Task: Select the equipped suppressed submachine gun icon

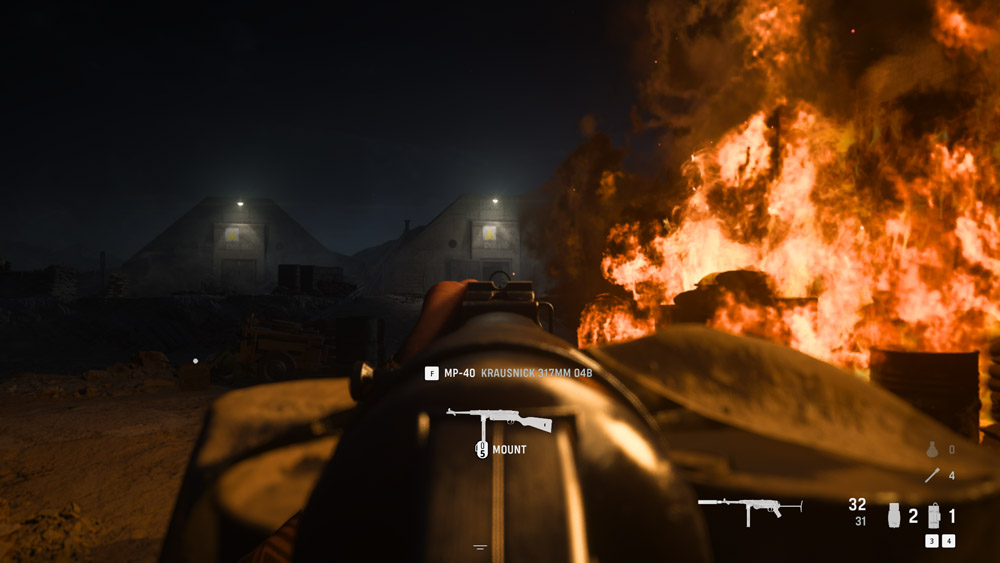Action: [x=750, y=510]
